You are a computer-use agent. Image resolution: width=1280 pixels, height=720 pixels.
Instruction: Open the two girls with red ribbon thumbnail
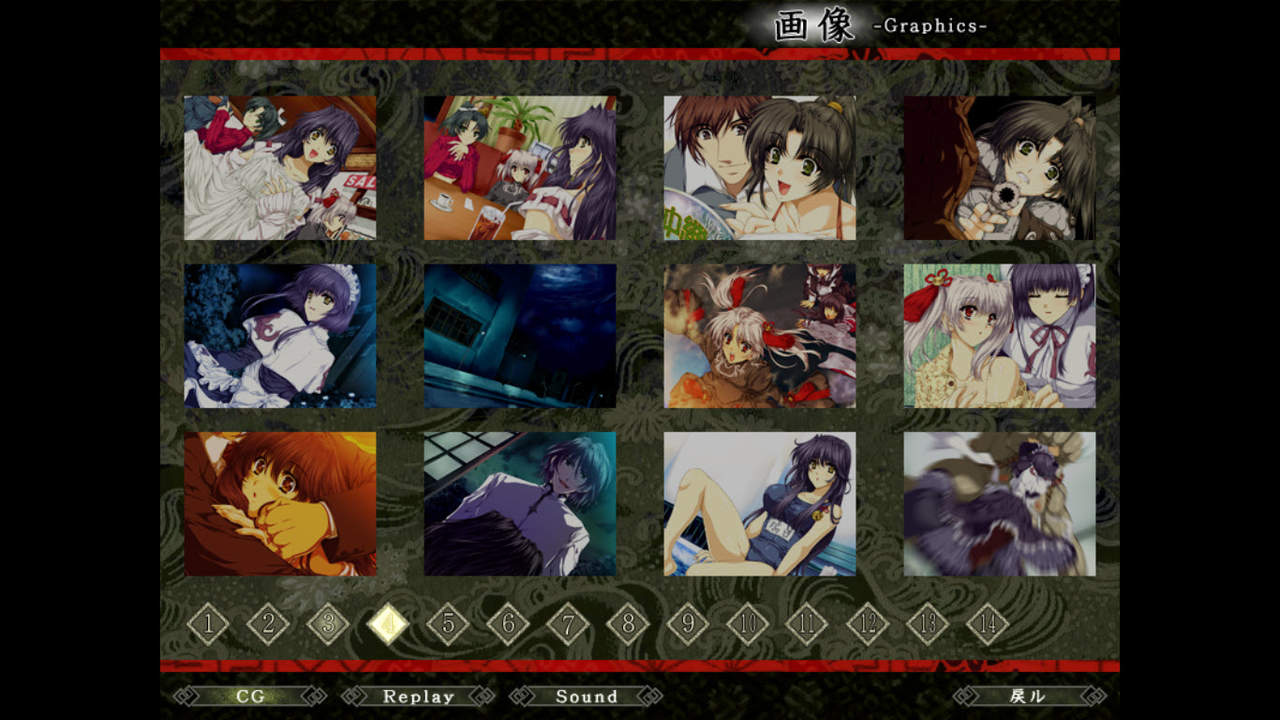(1000, 336)
